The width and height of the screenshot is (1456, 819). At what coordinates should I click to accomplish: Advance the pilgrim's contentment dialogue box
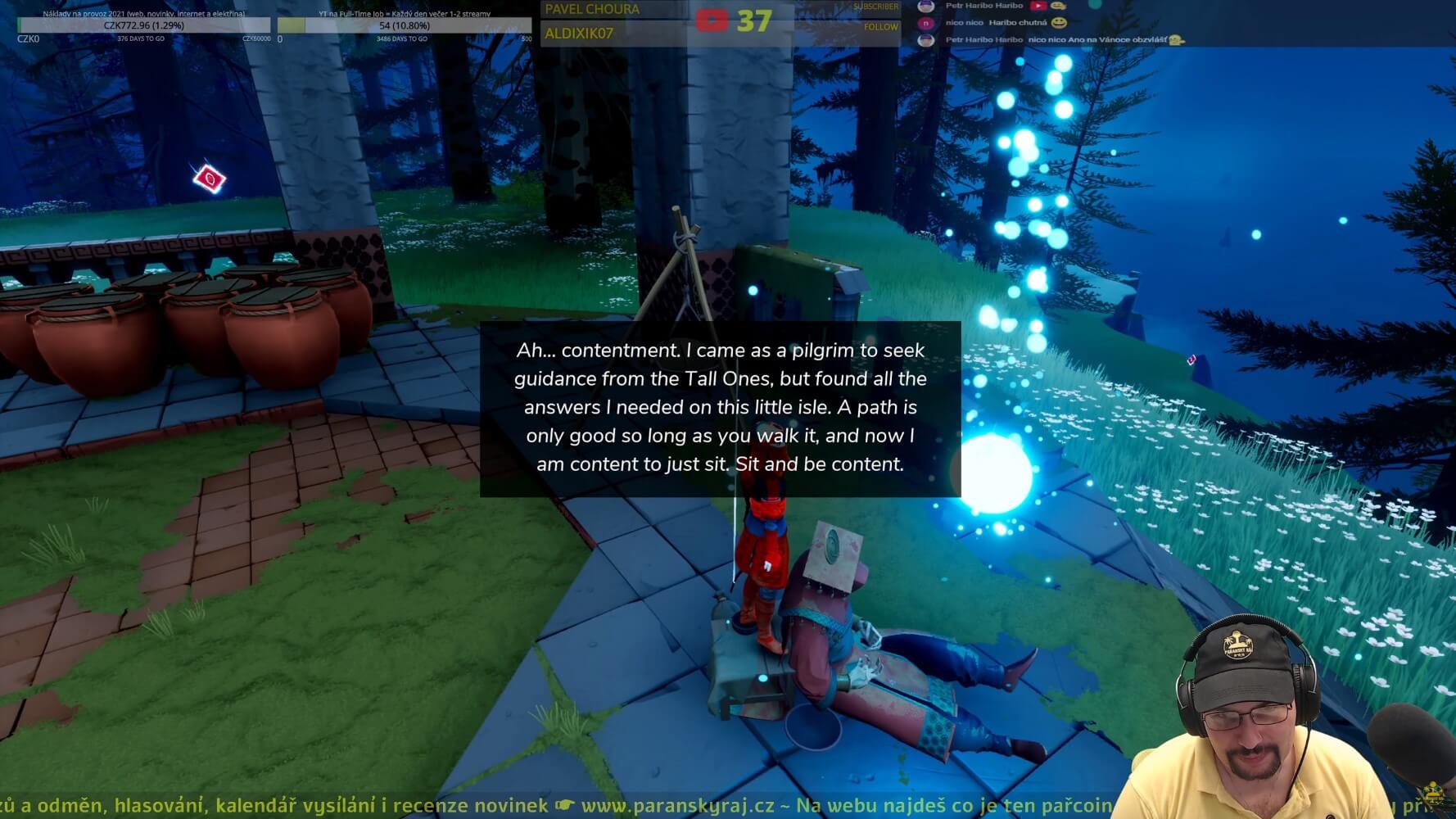(720, 408)
